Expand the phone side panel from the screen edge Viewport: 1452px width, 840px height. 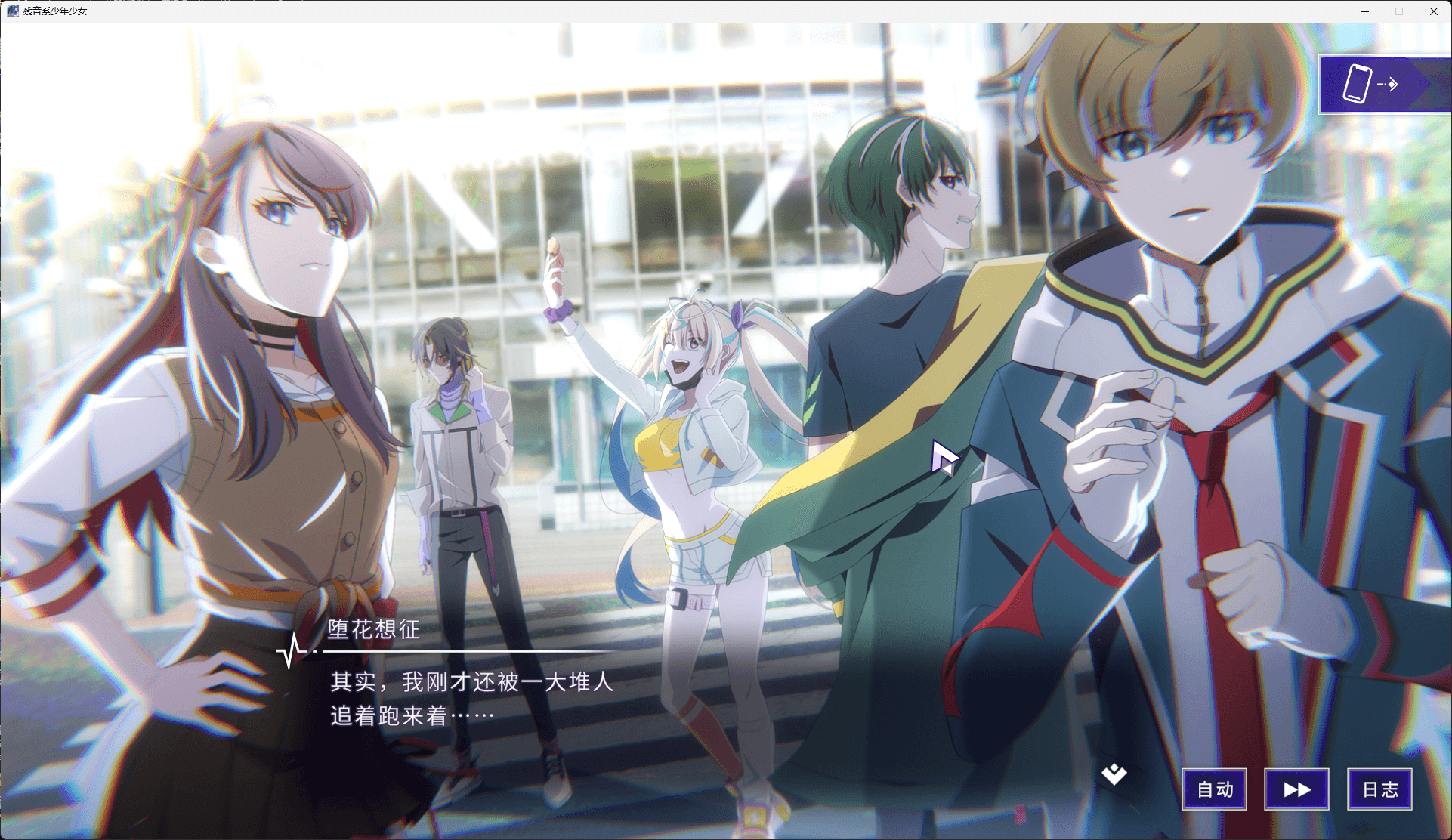pyautogui.click(x=1384, y=84)
